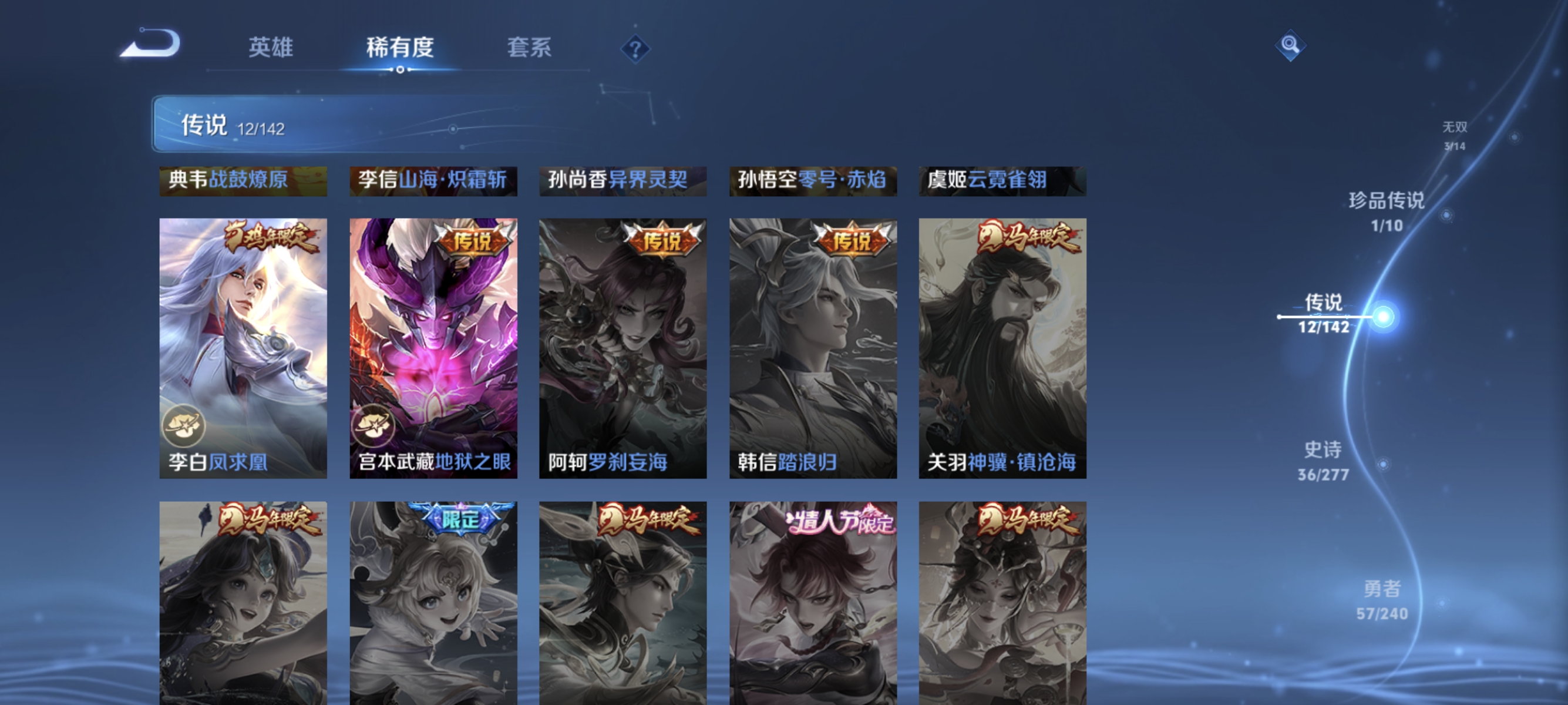Screen dimensions: 1568x705
Task: Click the search magnifier icon top right
Action: [x=1290, y=45]
